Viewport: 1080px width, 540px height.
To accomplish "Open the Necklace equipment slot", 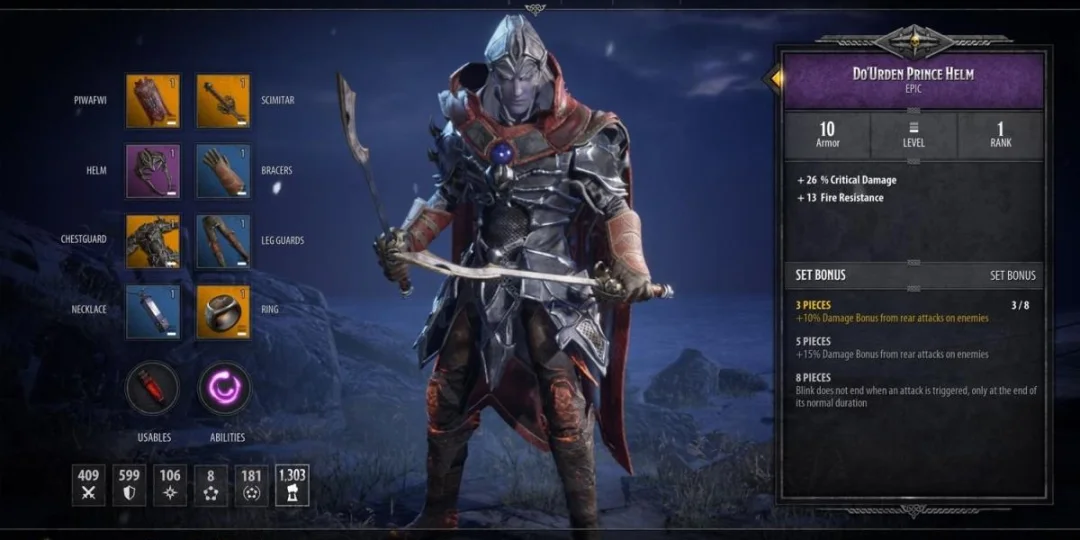I will pos(152,311).
